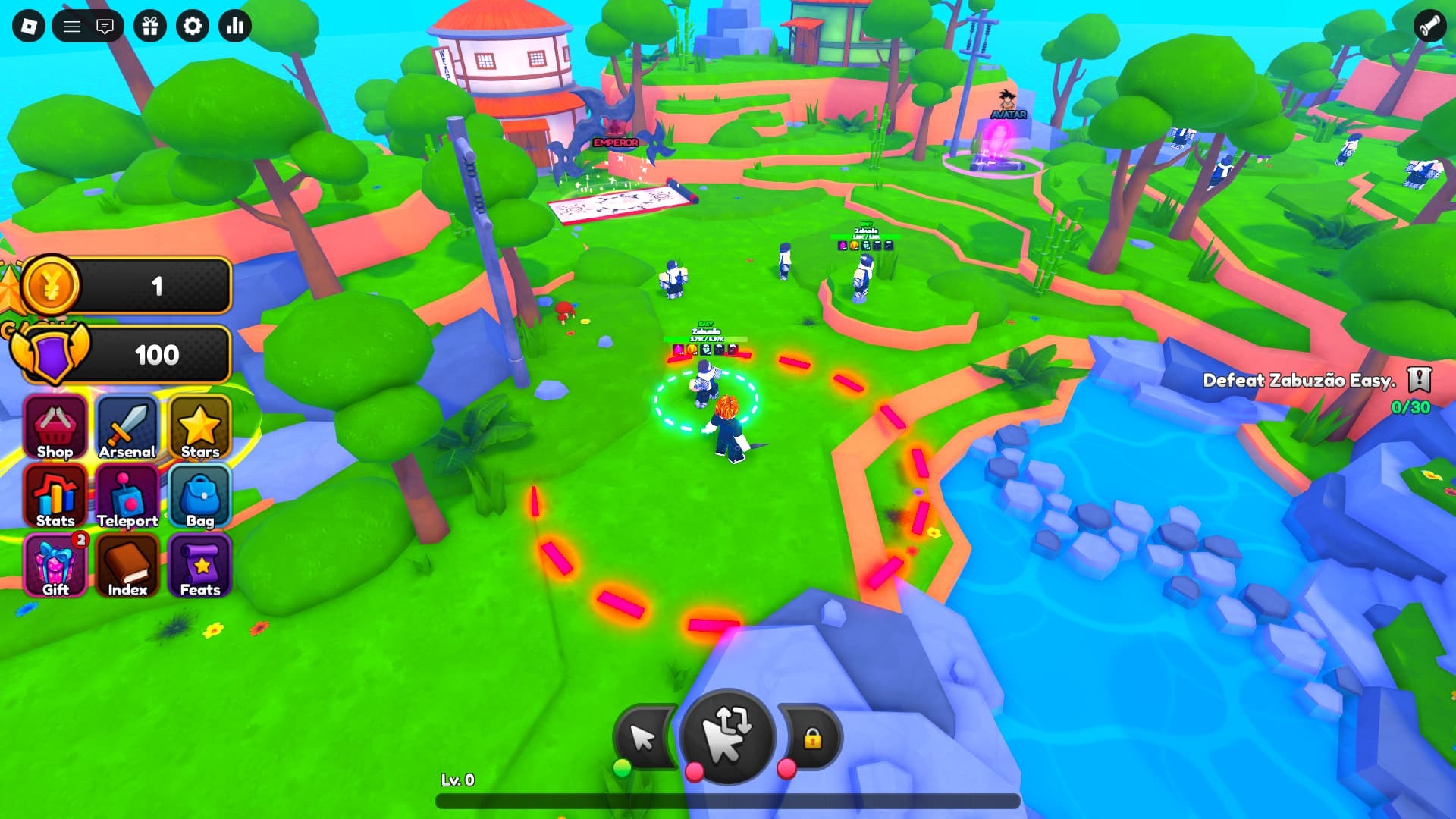This screenshot has height=819, width=1456.
Task: Open the chat bubble icon
Action: coord(105,26)
